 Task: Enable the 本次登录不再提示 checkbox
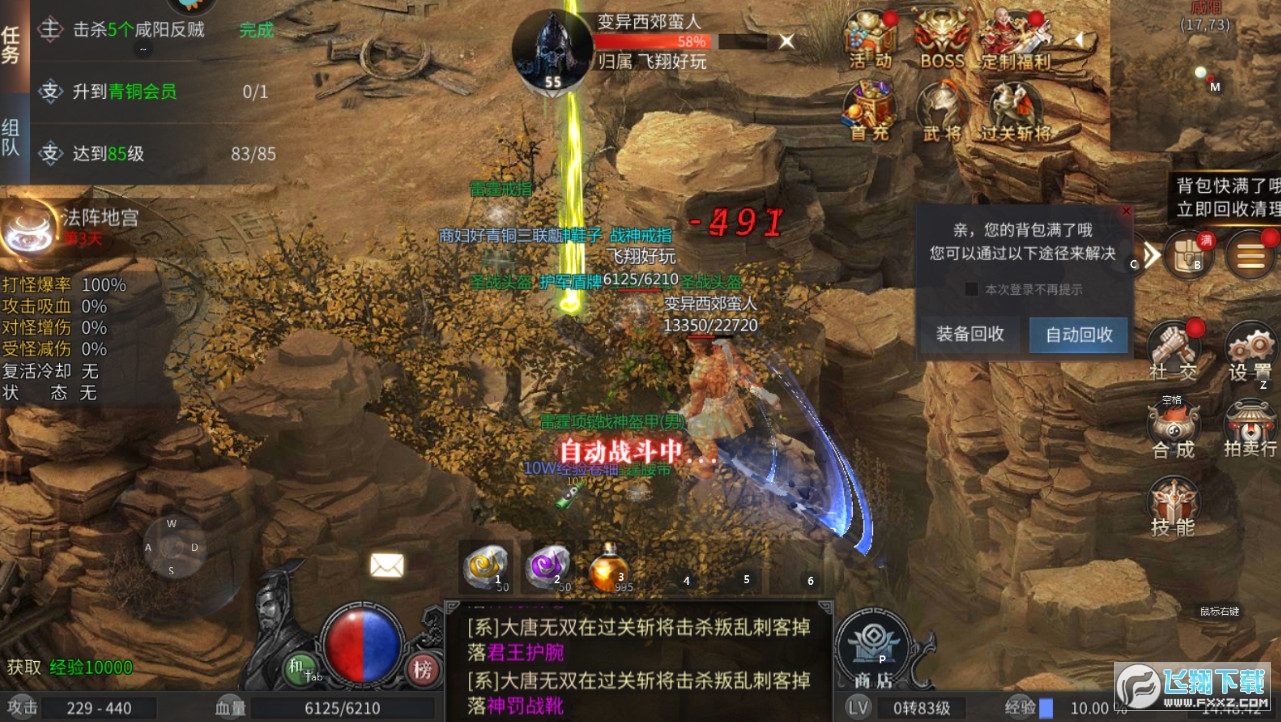point(974,289)
